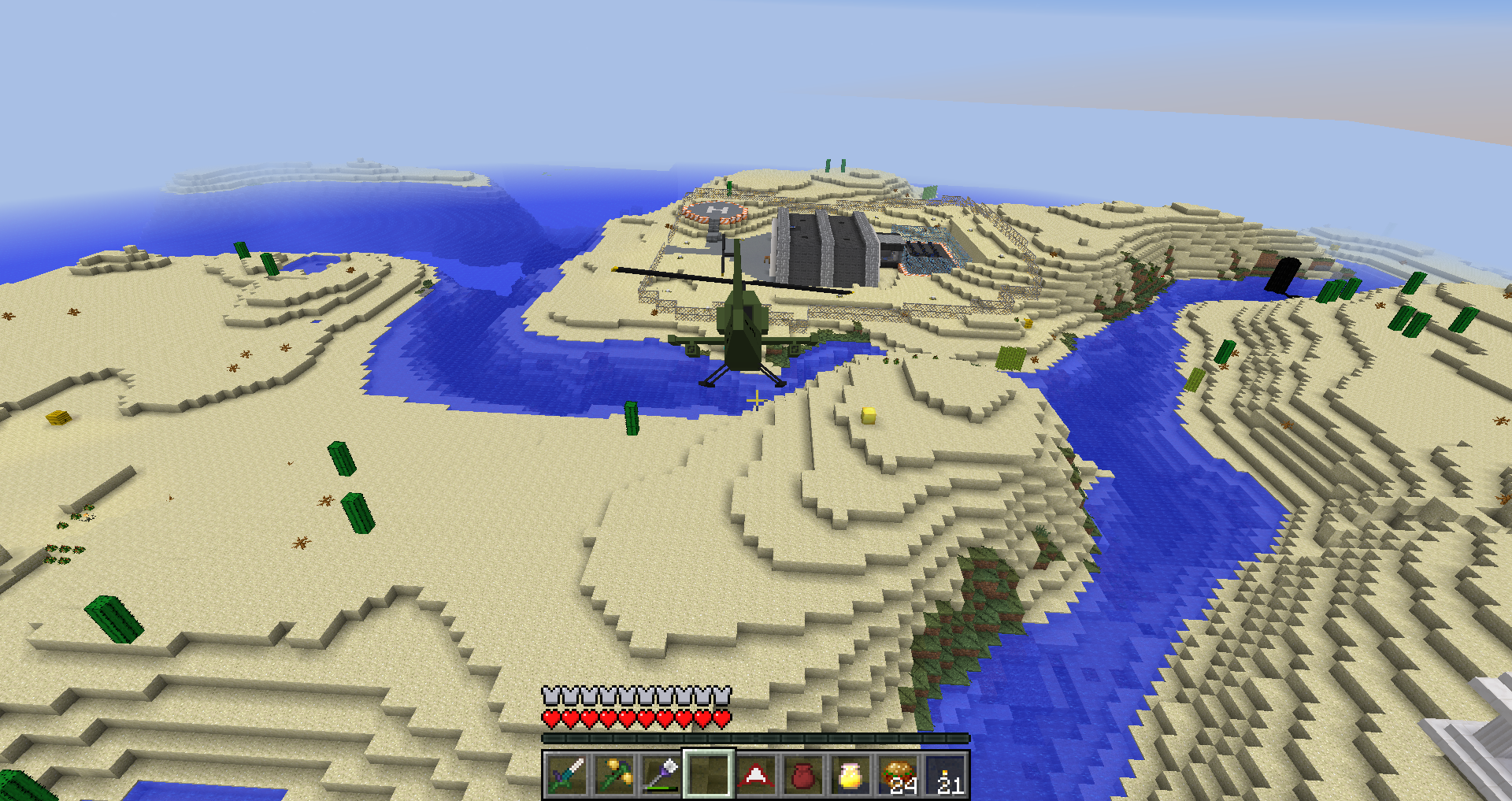Pick the burger stack of 24

pyautogui.click(x=898, y=775)
